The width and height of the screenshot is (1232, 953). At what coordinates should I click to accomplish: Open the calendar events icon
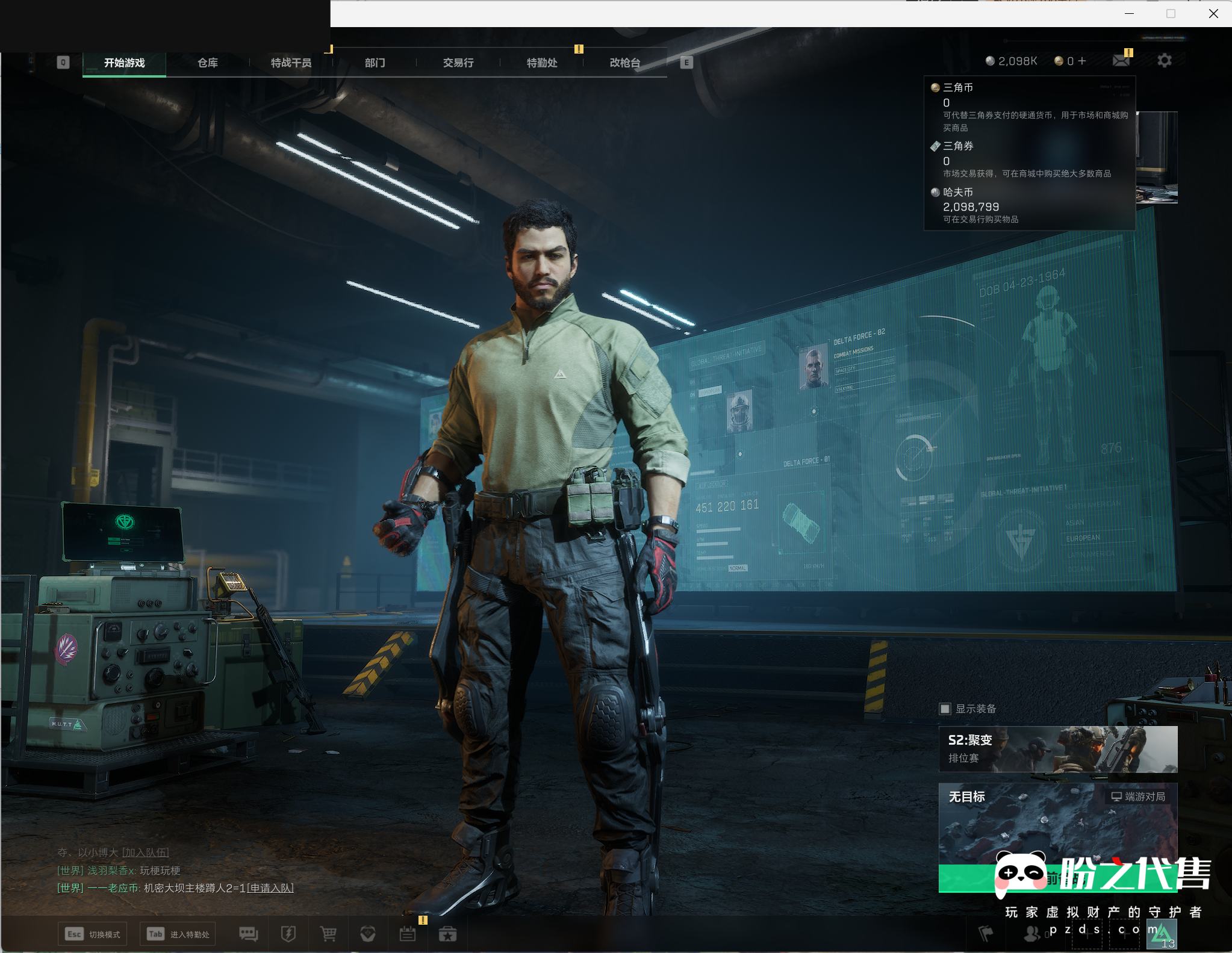[x=408, y=934]
